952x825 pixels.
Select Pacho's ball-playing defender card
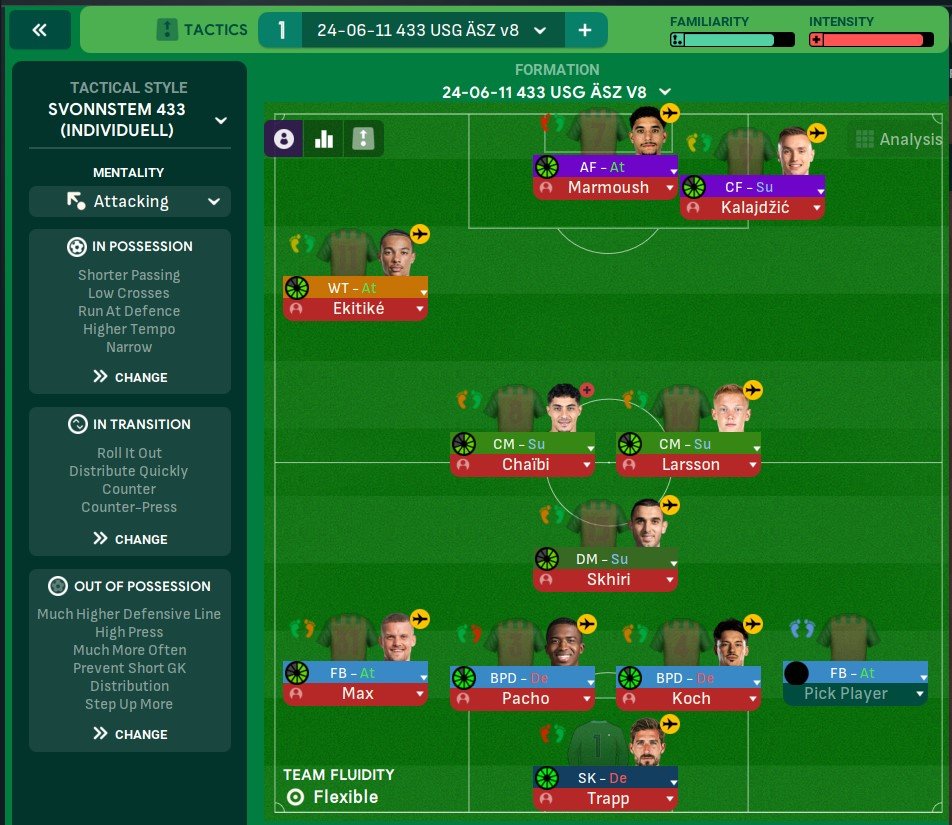522,698
